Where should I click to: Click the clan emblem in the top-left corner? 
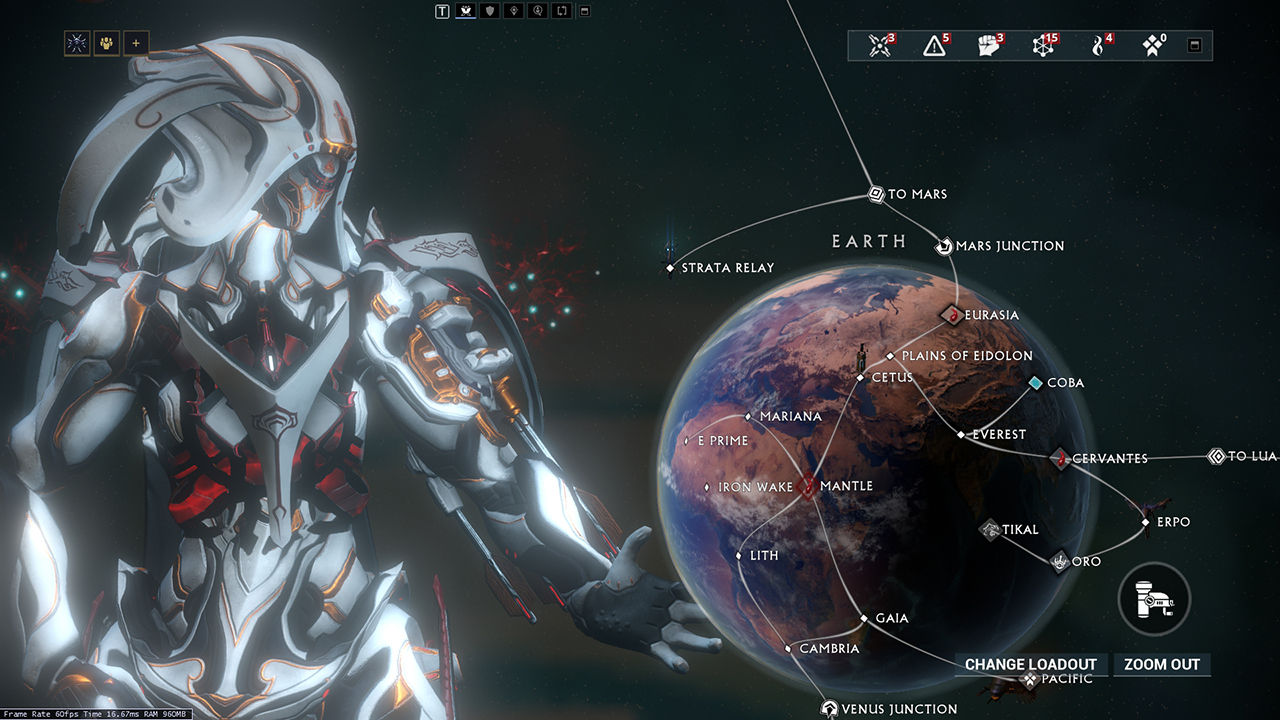[x=76, y=43]
